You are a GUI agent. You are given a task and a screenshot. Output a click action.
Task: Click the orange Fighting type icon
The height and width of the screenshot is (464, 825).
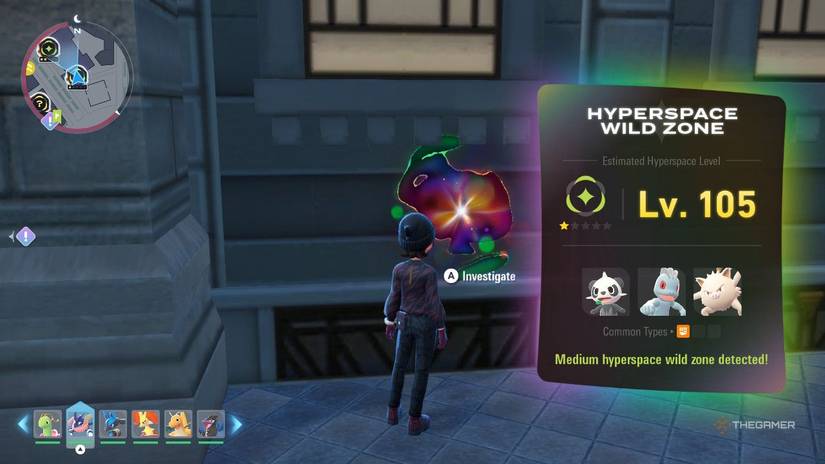point(684,331)
